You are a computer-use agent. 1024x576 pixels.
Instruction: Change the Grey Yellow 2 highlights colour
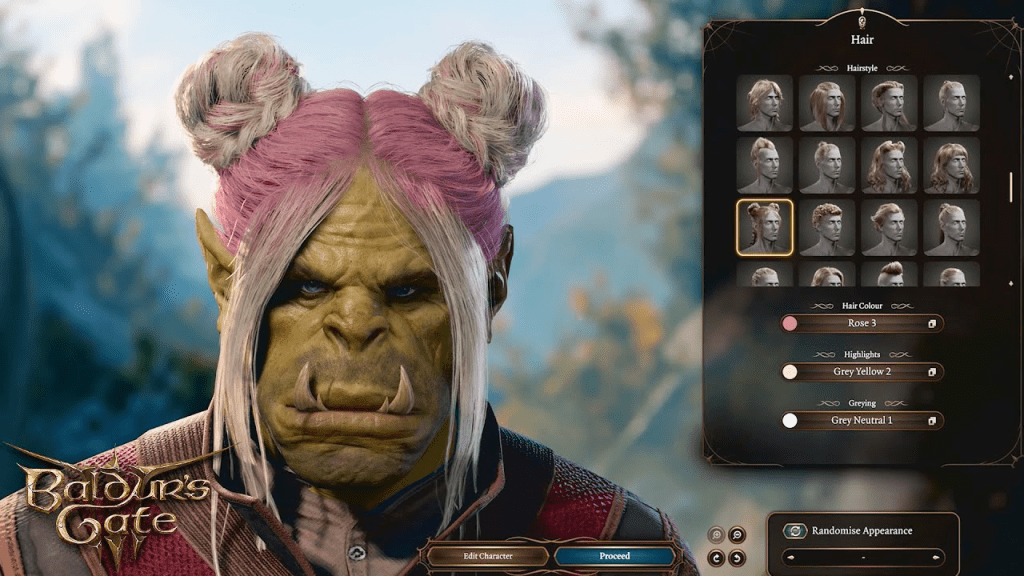pos(862,372)
